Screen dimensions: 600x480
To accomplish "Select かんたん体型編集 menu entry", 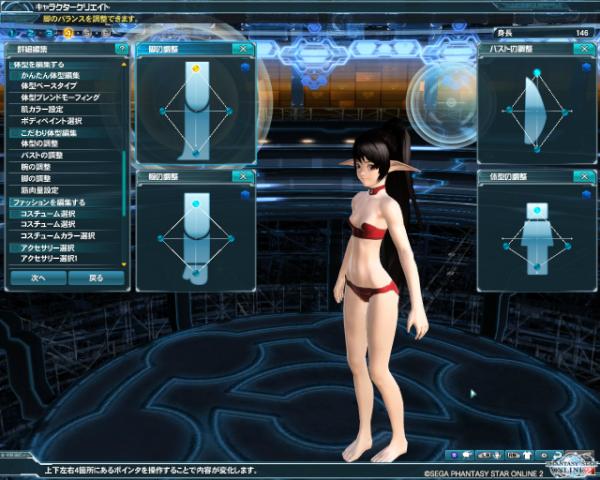I will point(50,75).
